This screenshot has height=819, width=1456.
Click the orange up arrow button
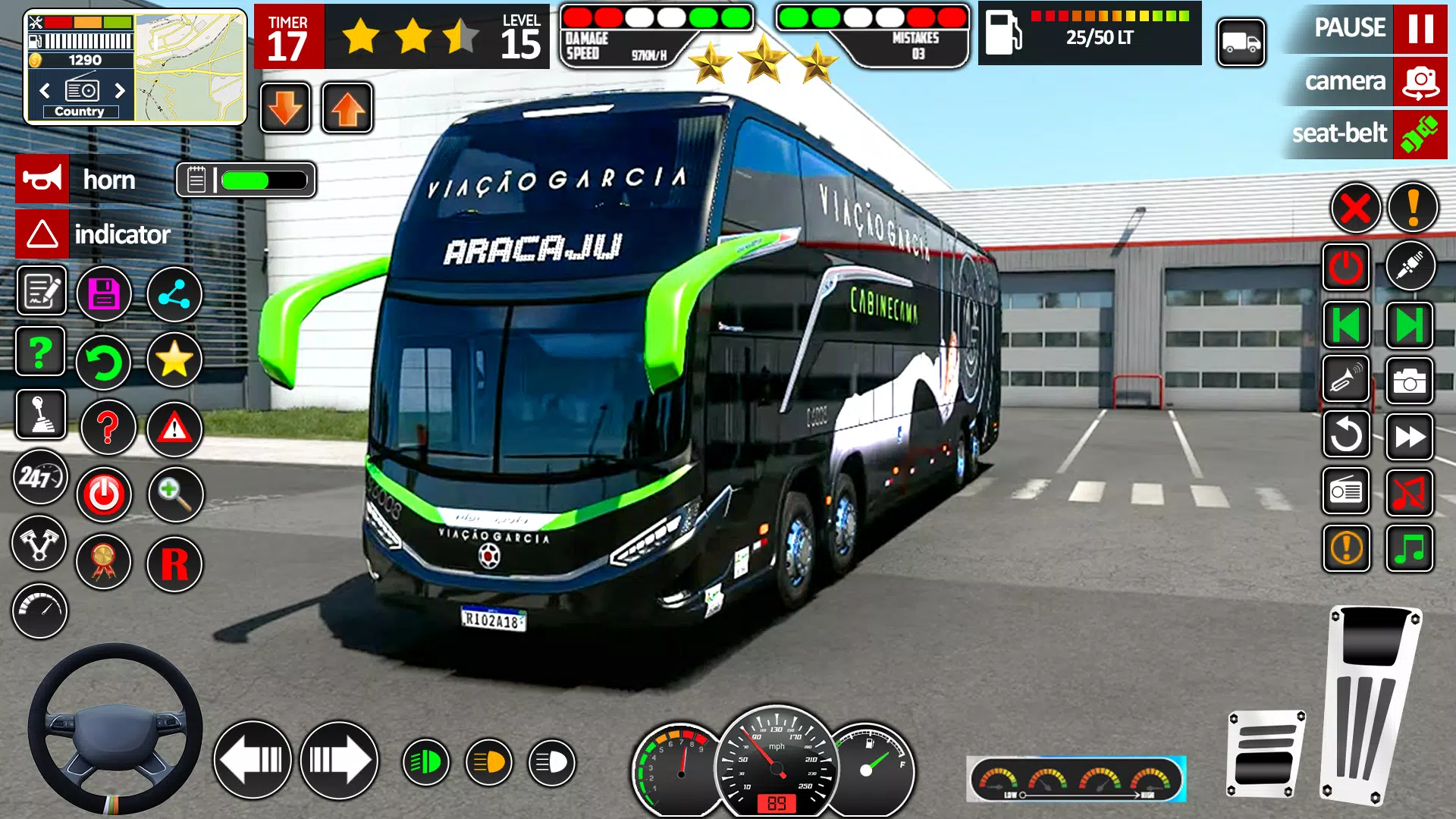pos(347,108)
